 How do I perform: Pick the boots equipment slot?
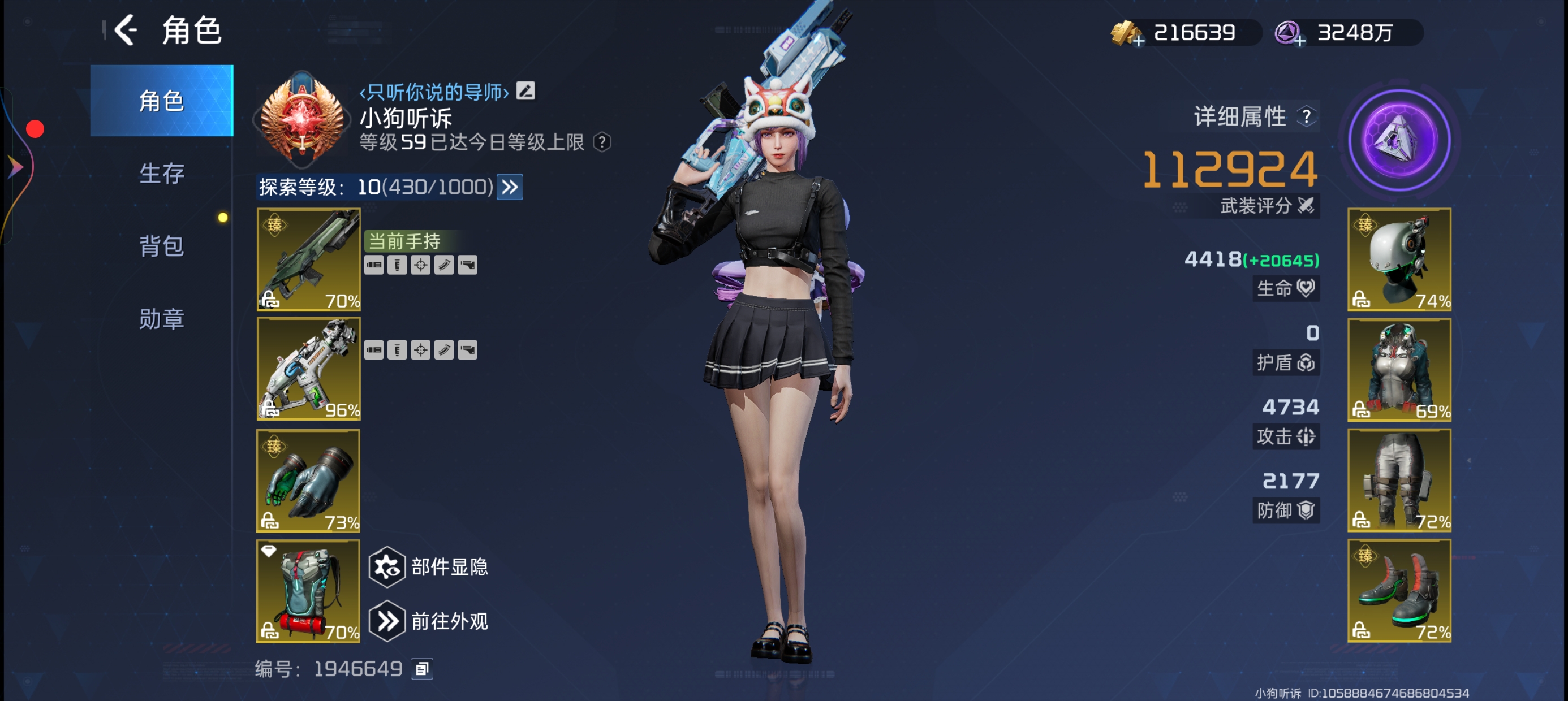1399,590
